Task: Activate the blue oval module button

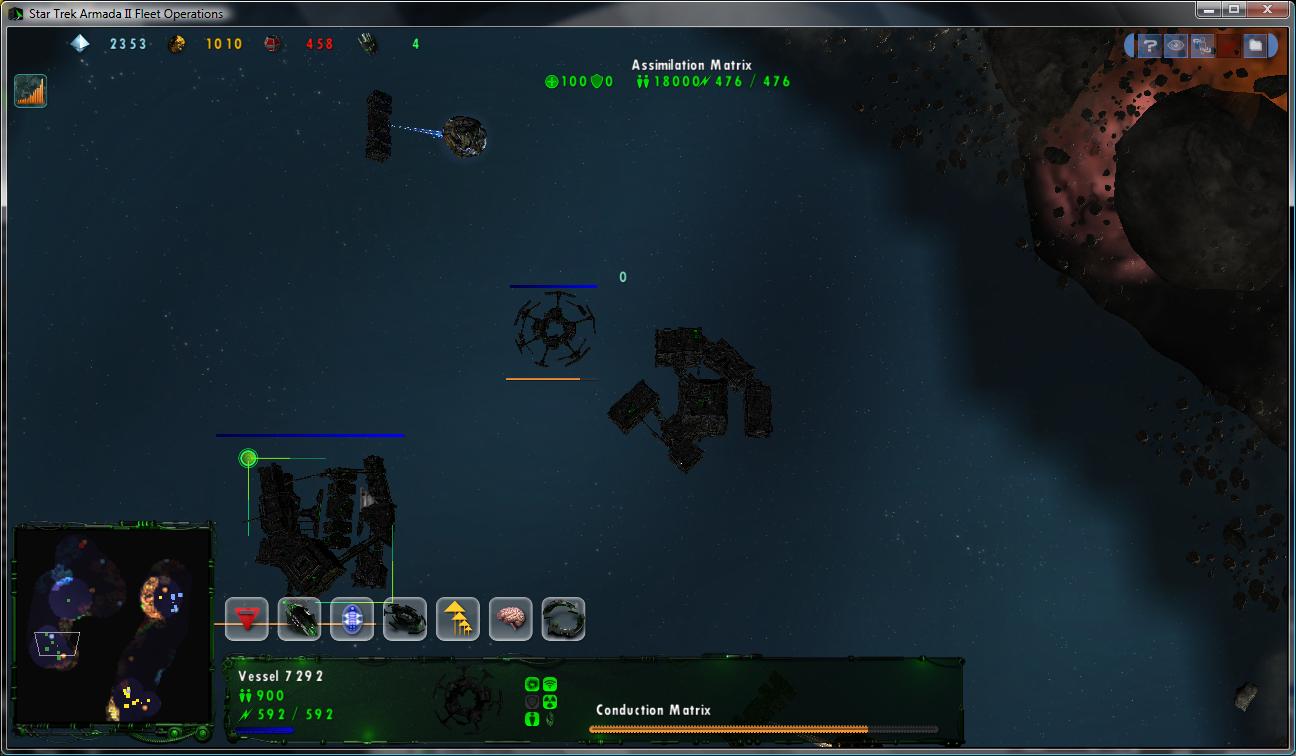Action: click(352, 619)
